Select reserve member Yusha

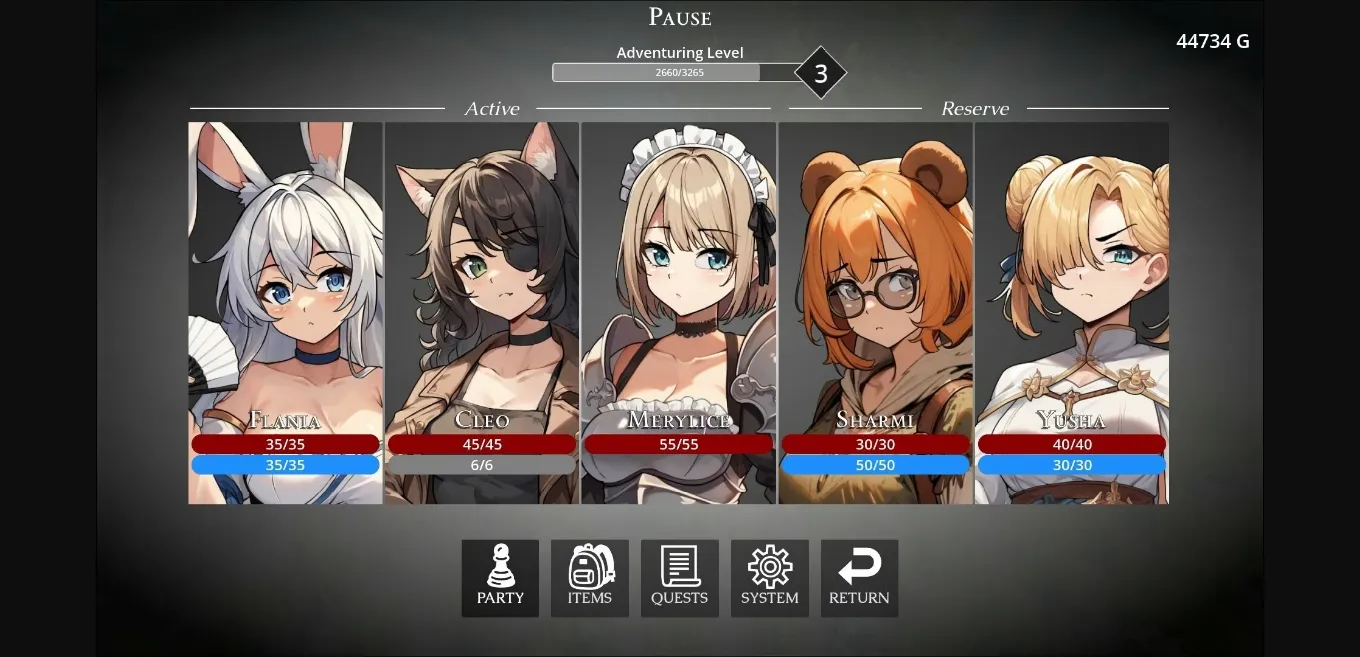coord(1072,300)
